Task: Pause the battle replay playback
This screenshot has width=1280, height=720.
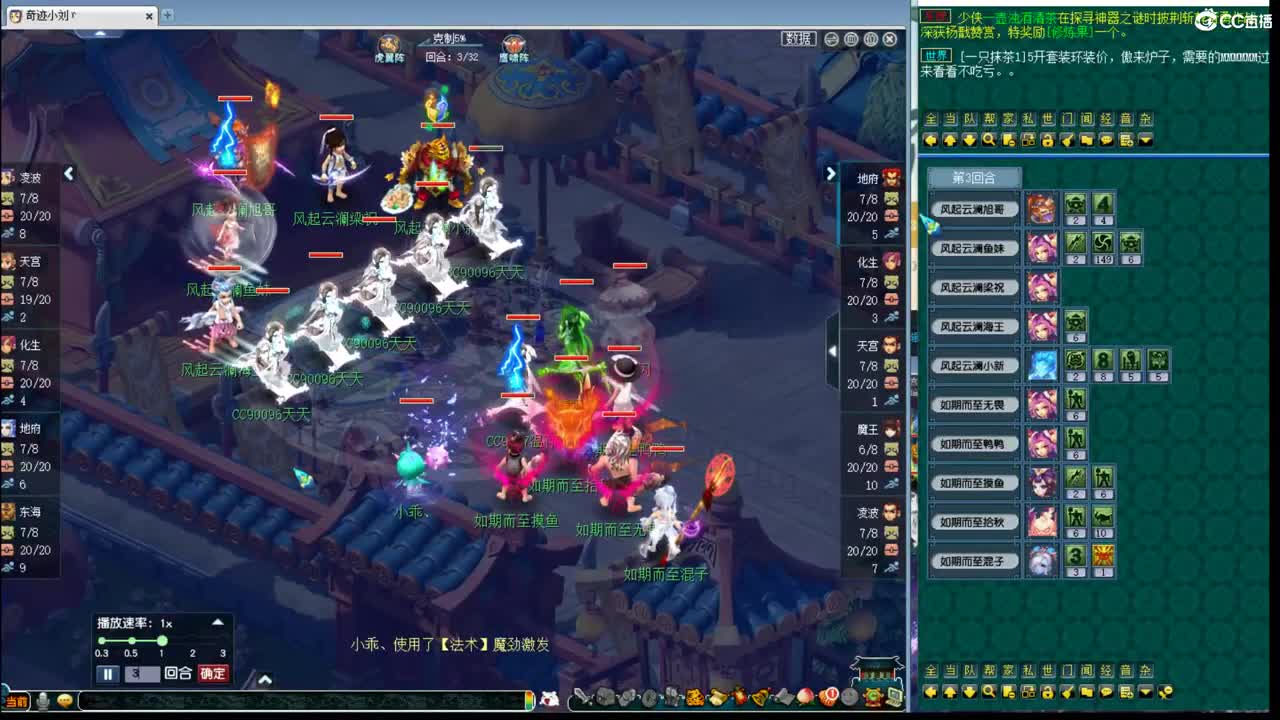Action: tap(108, 673)
